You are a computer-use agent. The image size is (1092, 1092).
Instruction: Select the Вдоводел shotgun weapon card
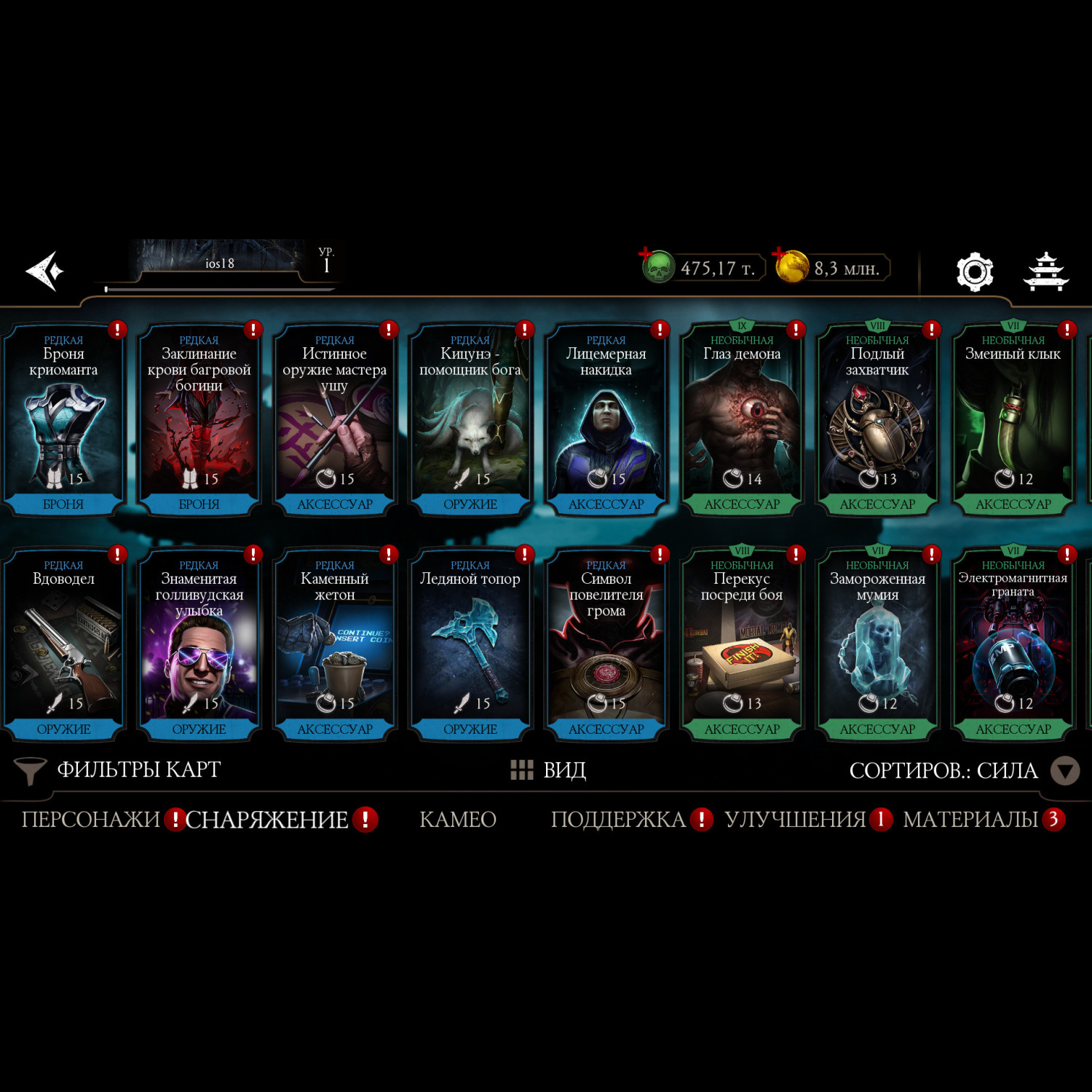(x=63, y=645)
